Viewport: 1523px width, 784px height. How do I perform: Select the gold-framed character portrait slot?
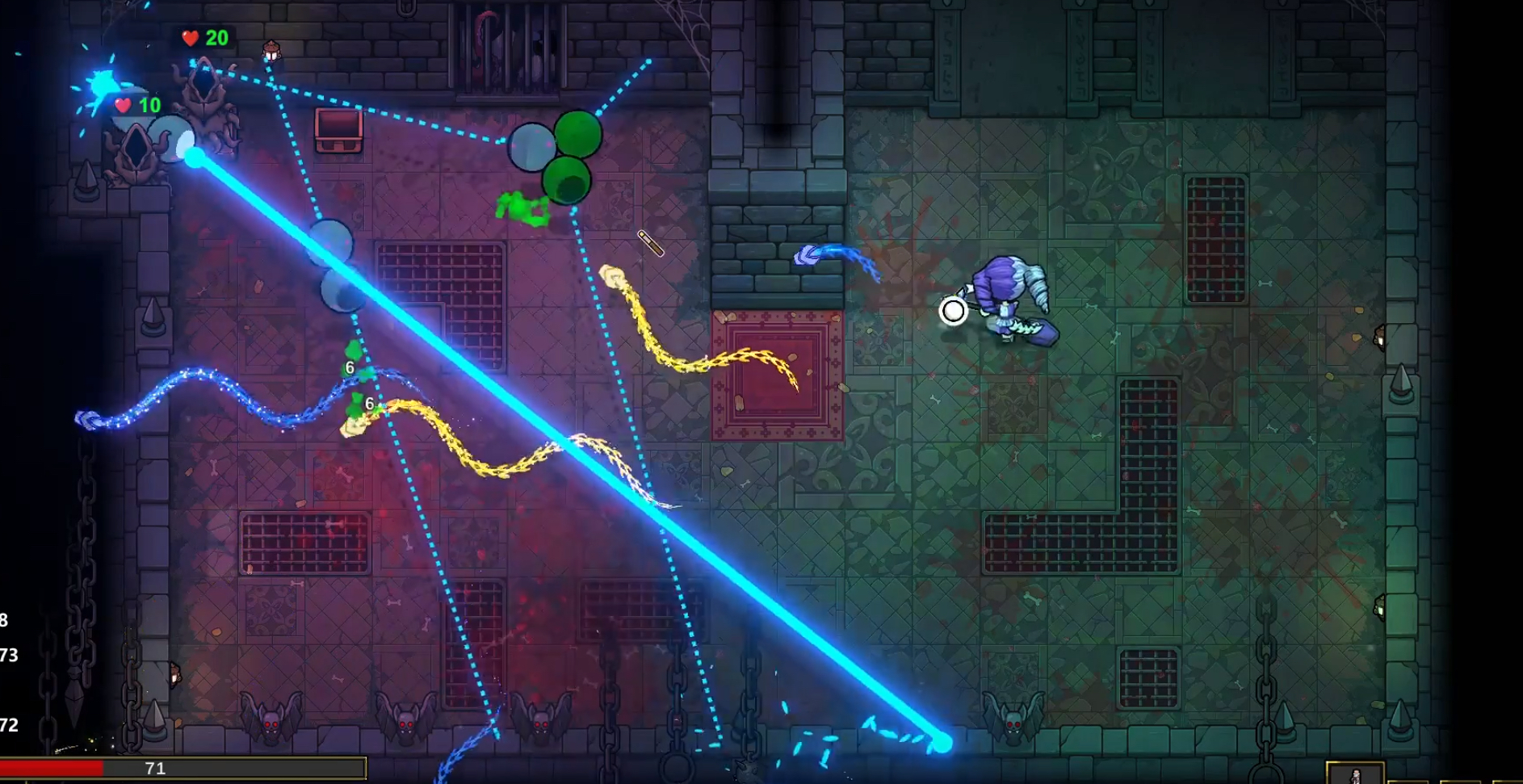pyautogui.click(x=1354, y=774)
